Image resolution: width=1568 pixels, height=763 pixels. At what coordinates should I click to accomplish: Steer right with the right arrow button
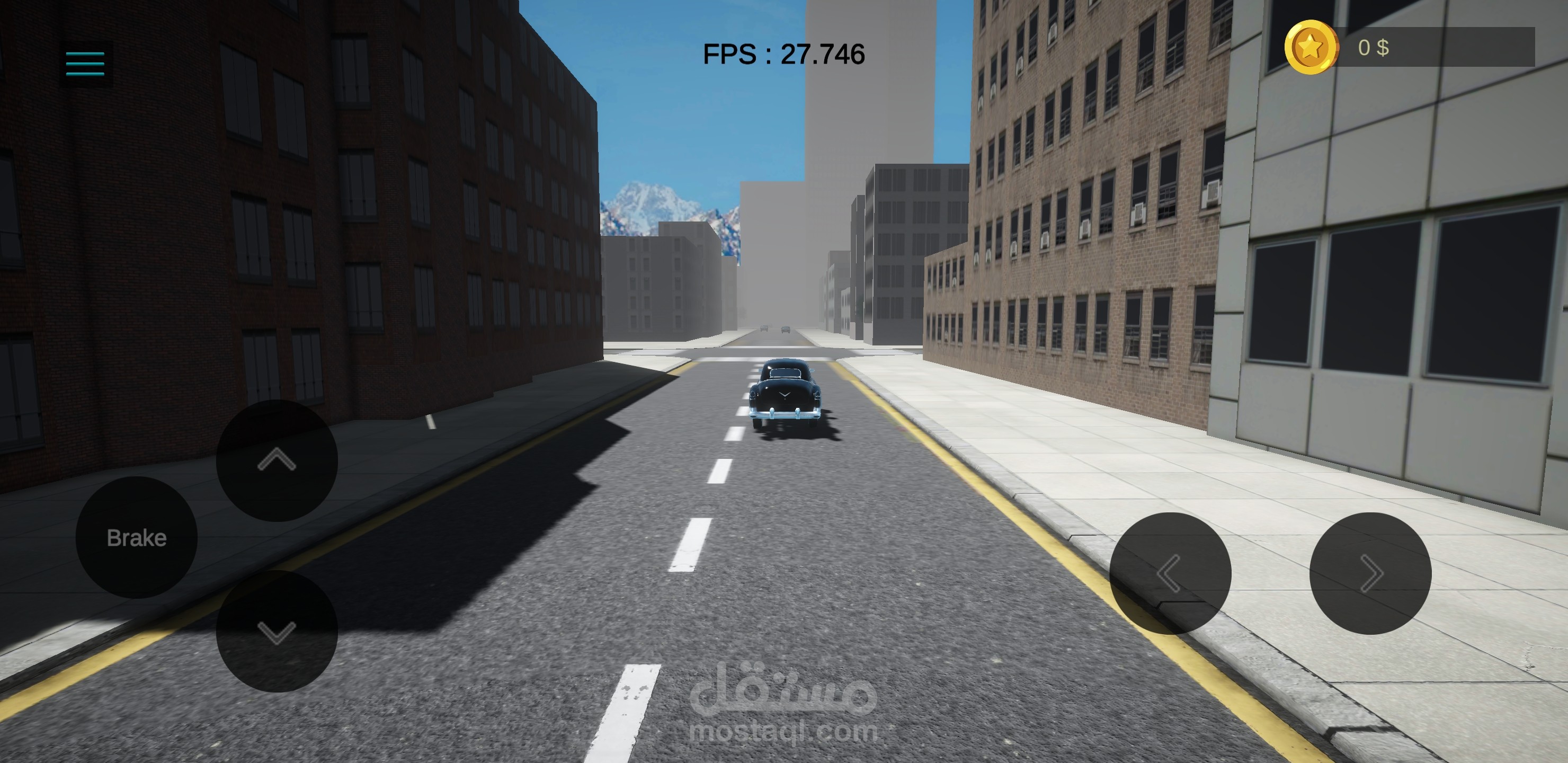(x=1370, y=573)
